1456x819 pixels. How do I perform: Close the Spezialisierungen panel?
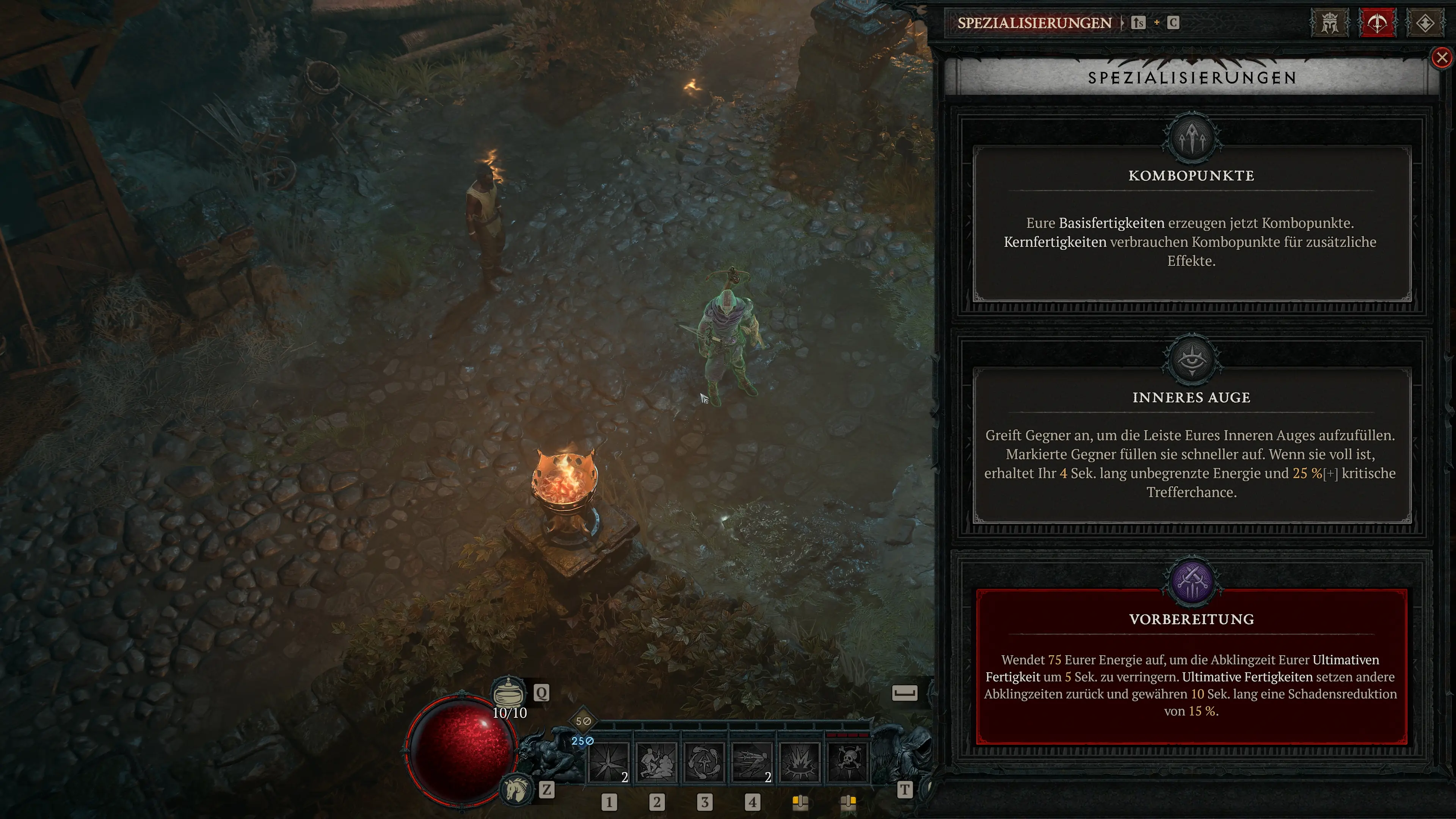(1442, 58)
